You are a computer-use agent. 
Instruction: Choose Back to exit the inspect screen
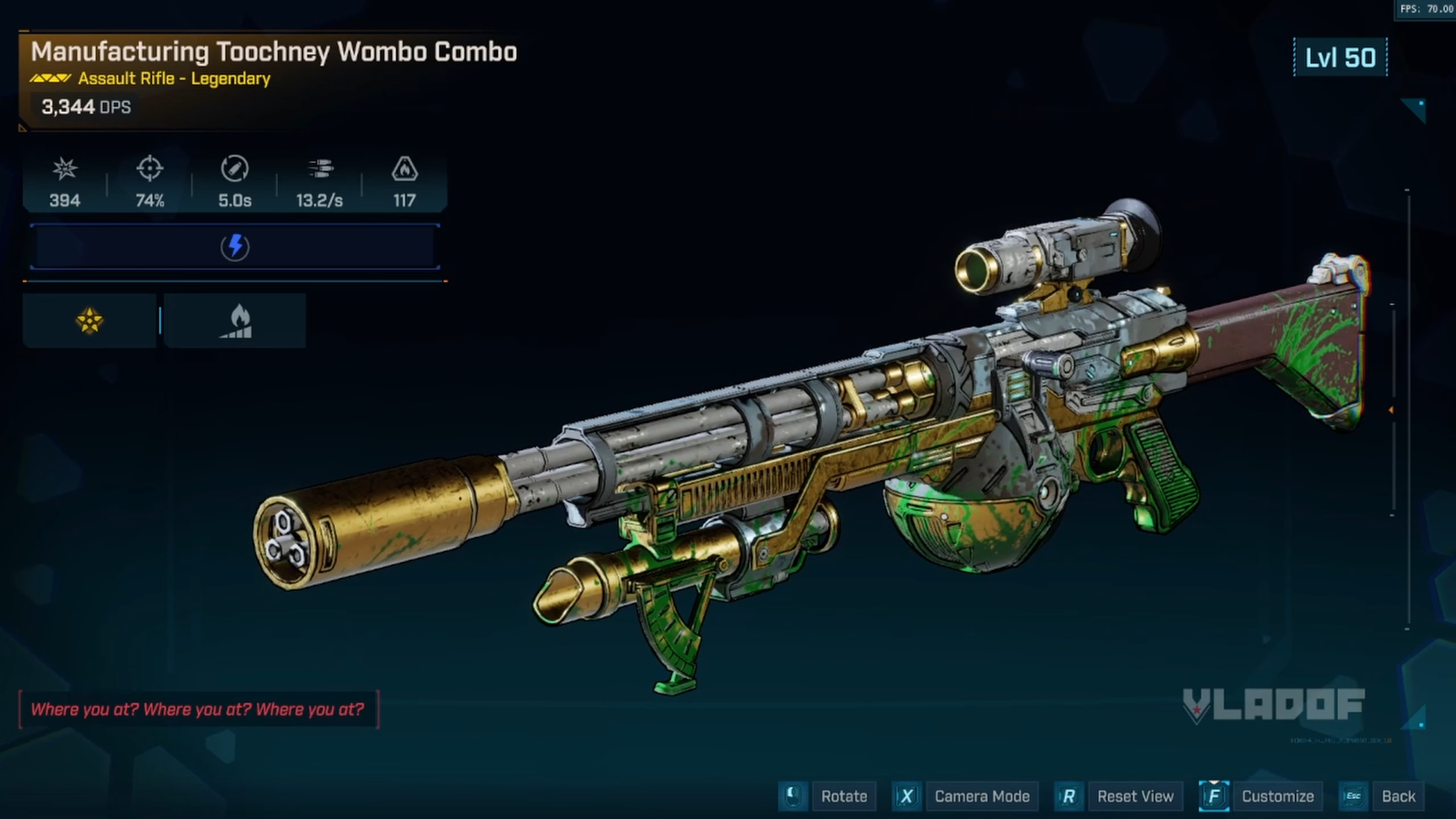[1399, 796]
